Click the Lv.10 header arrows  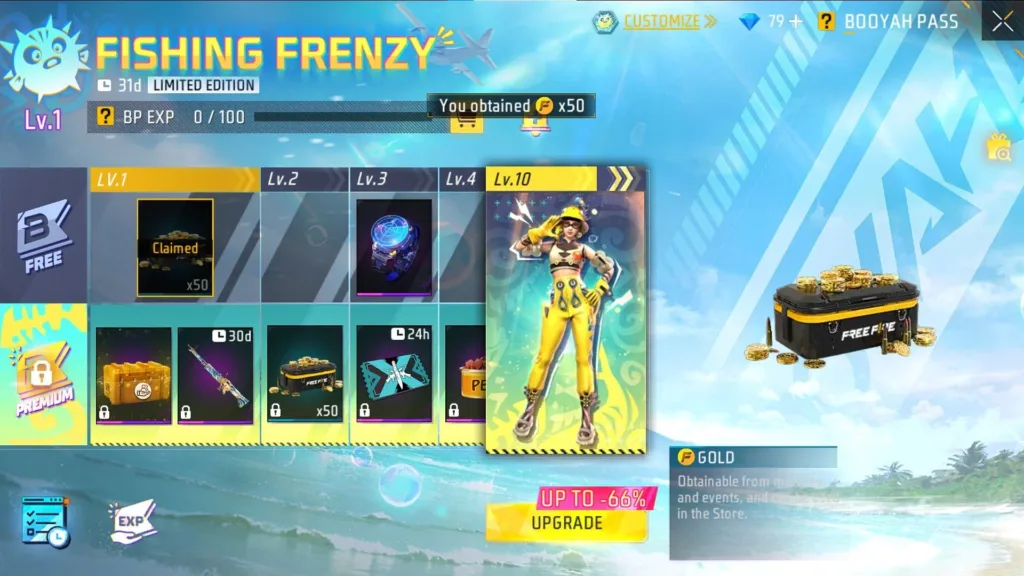(x=621, y=179)
